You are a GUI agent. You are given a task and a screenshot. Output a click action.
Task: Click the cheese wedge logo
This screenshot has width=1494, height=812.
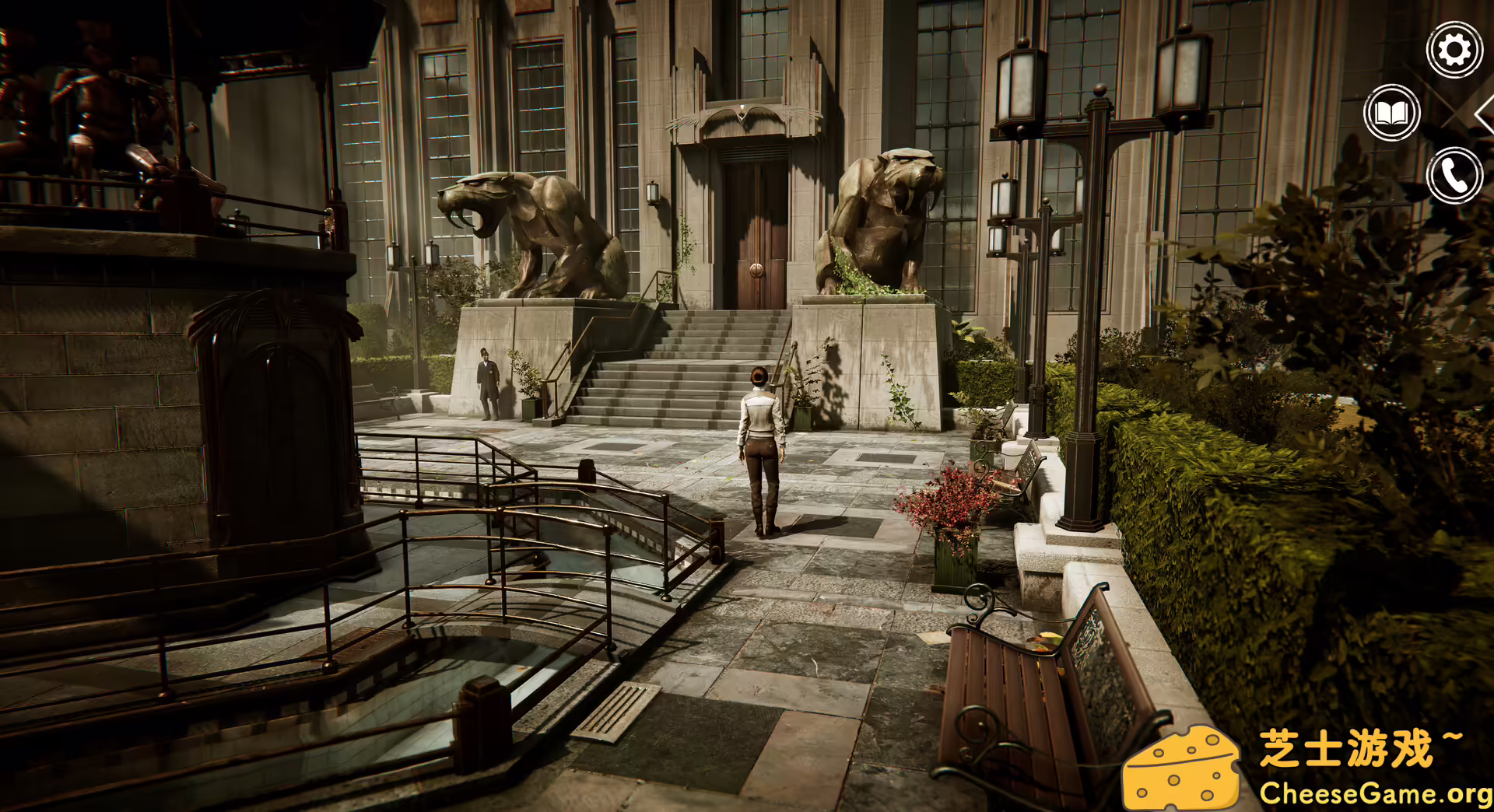click(x=1181, y=766)
